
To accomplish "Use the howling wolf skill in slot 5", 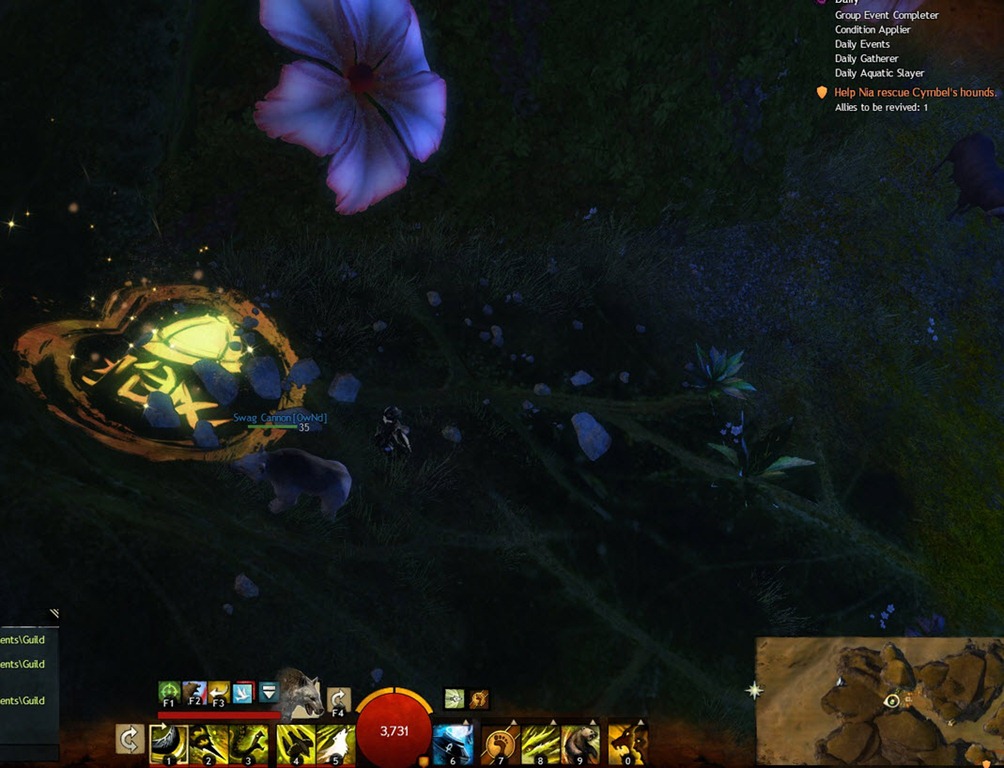I will 335,743.
